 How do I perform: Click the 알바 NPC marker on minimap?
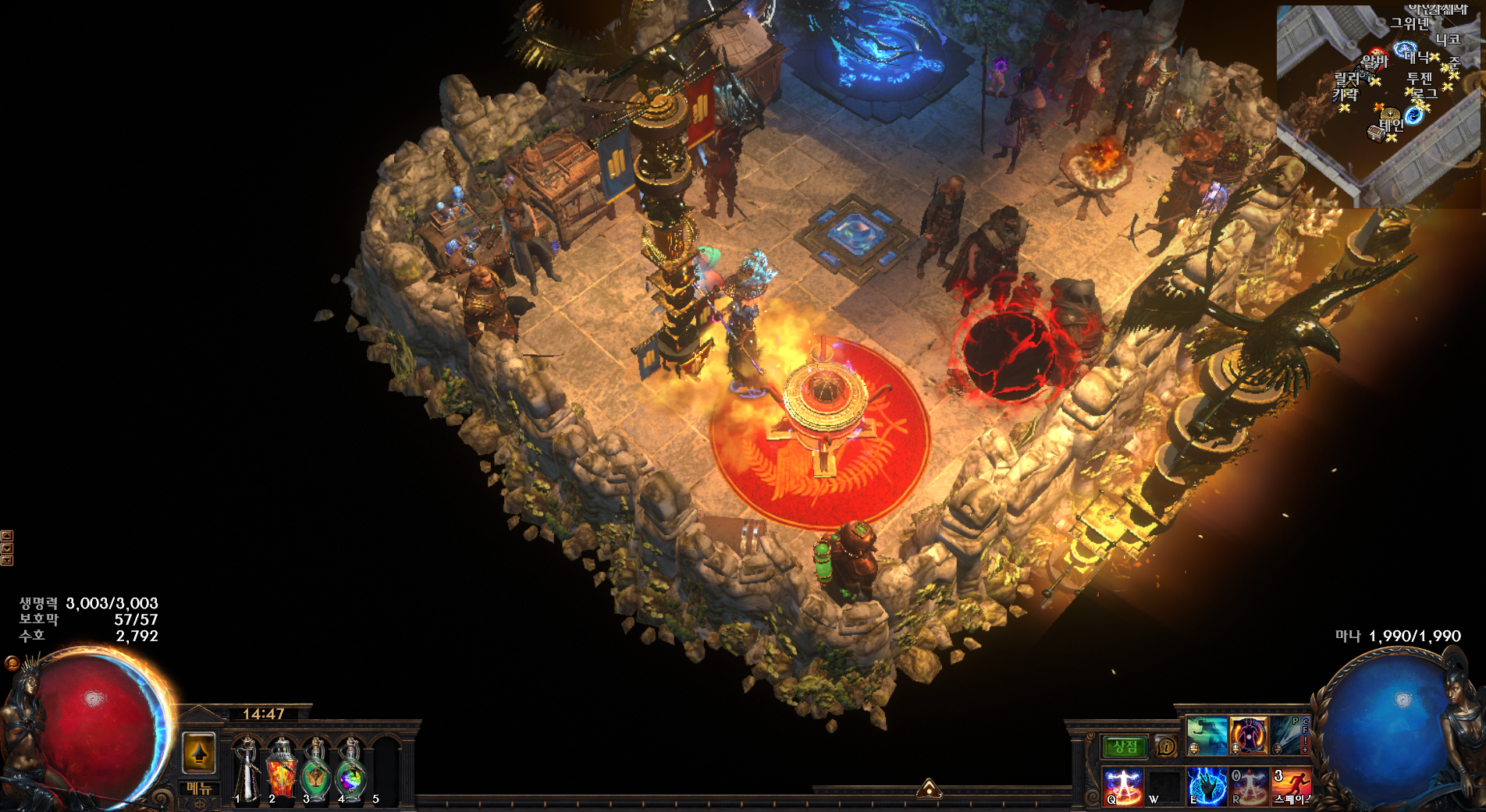1375,61
